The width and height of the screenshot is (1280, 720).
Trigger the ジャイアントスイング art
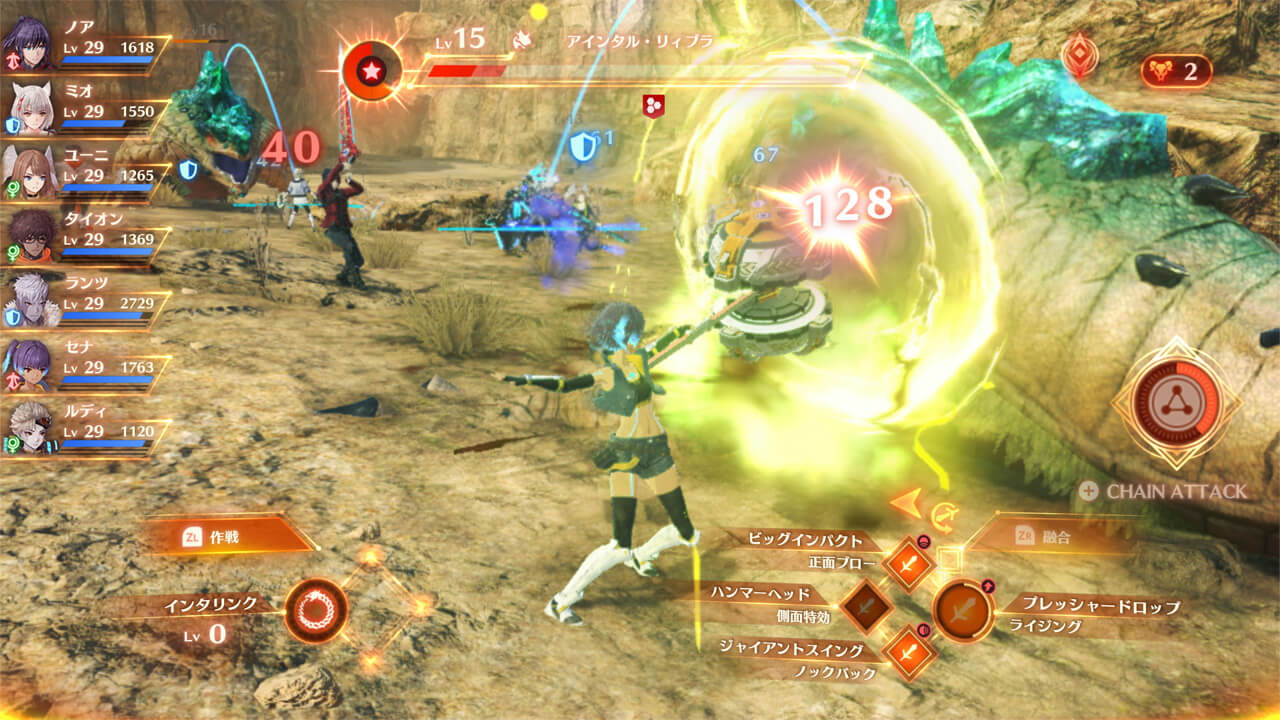[908, 651]
